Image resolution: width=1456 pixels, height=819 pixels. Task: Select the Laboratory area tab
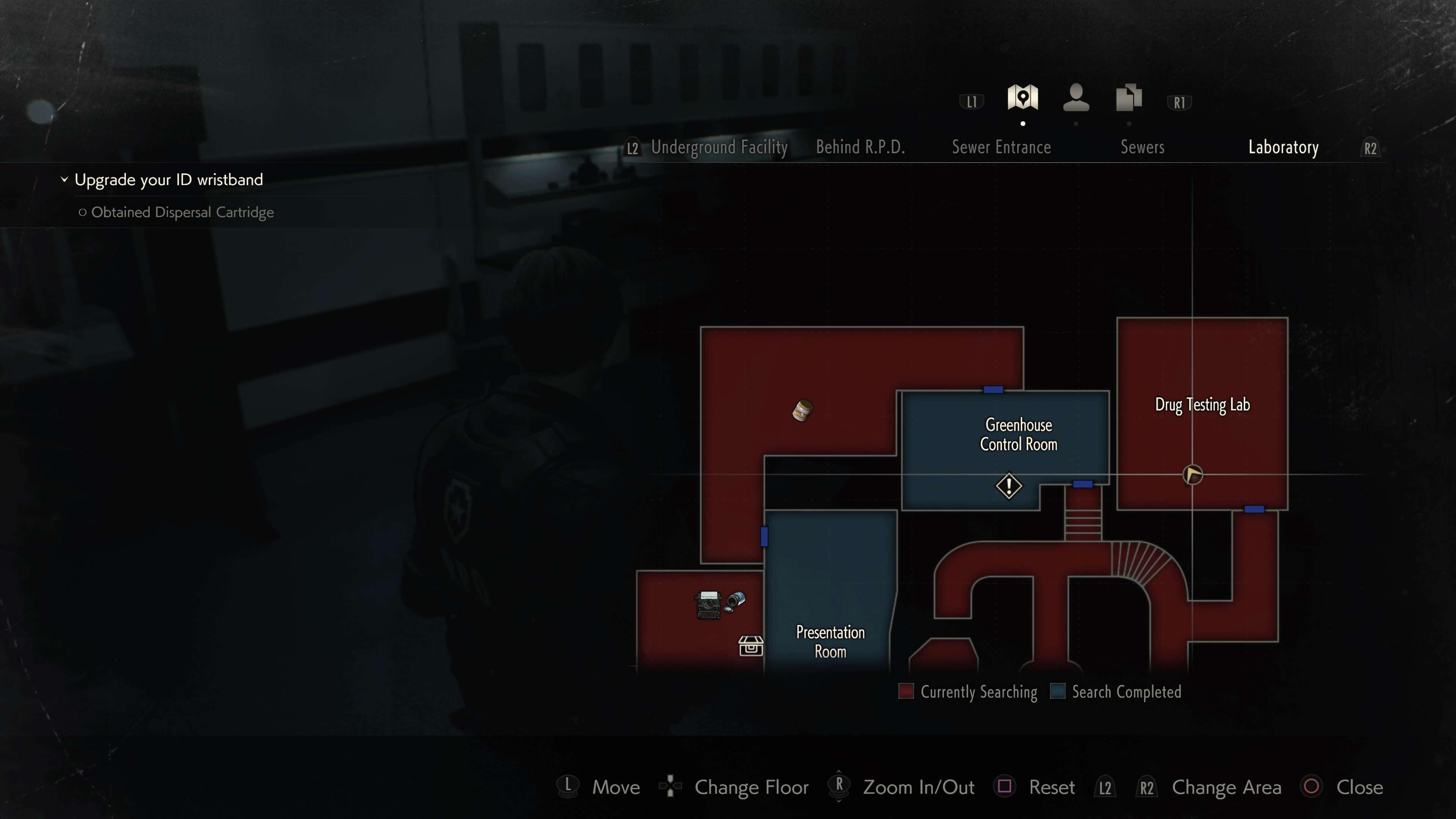(1283, 147)
